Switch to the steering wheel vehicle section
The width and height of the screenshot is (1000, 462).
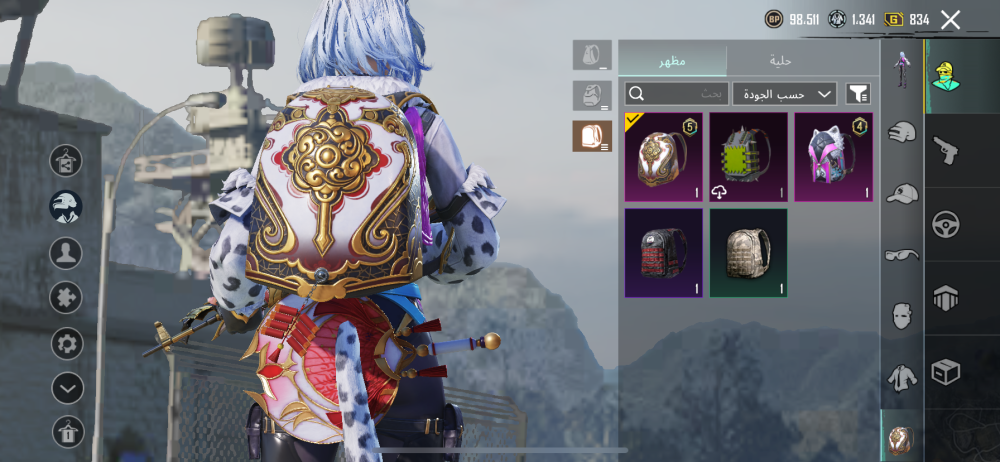coord(946,224)
